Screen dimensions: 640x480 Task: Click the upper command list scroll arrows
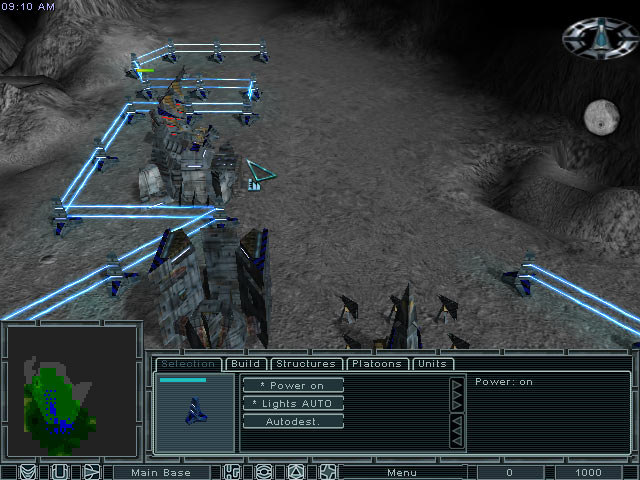tap(457, 395)
